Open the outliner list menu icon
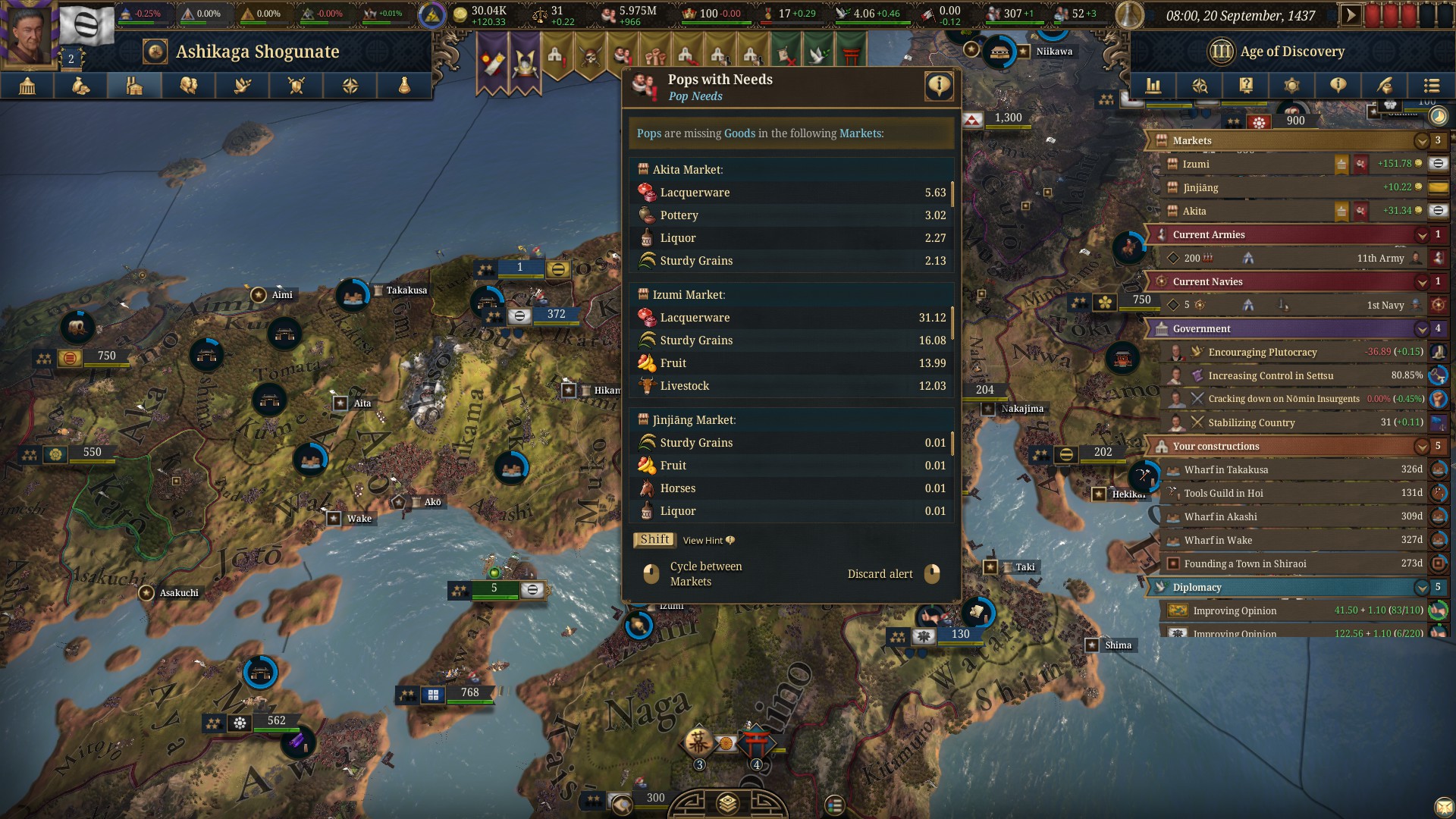 pyautogui.click(x=1431, y=86)
